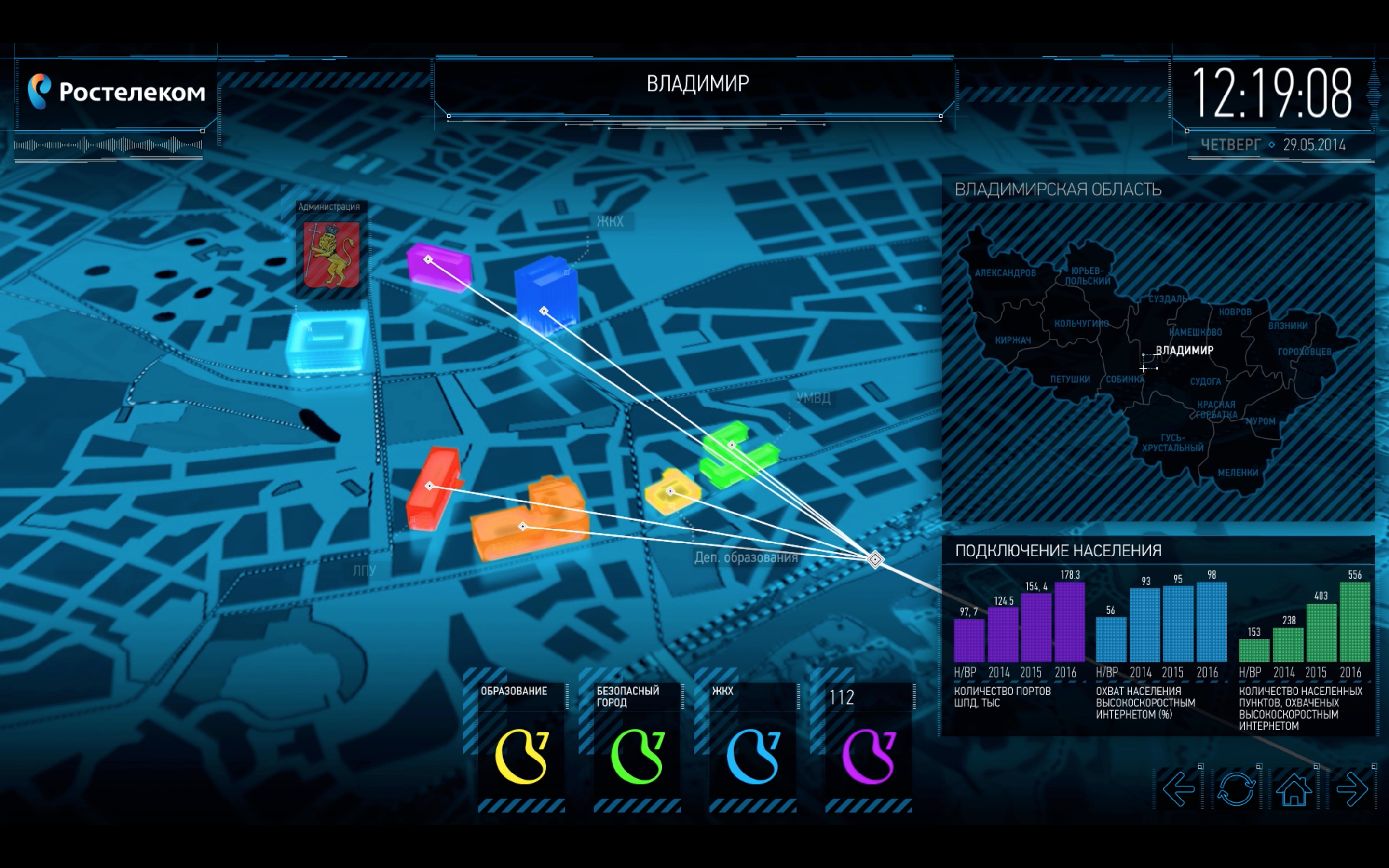Select the Администрация coat of arms marker
This screenshot has height=868, width=1389.
331,255
